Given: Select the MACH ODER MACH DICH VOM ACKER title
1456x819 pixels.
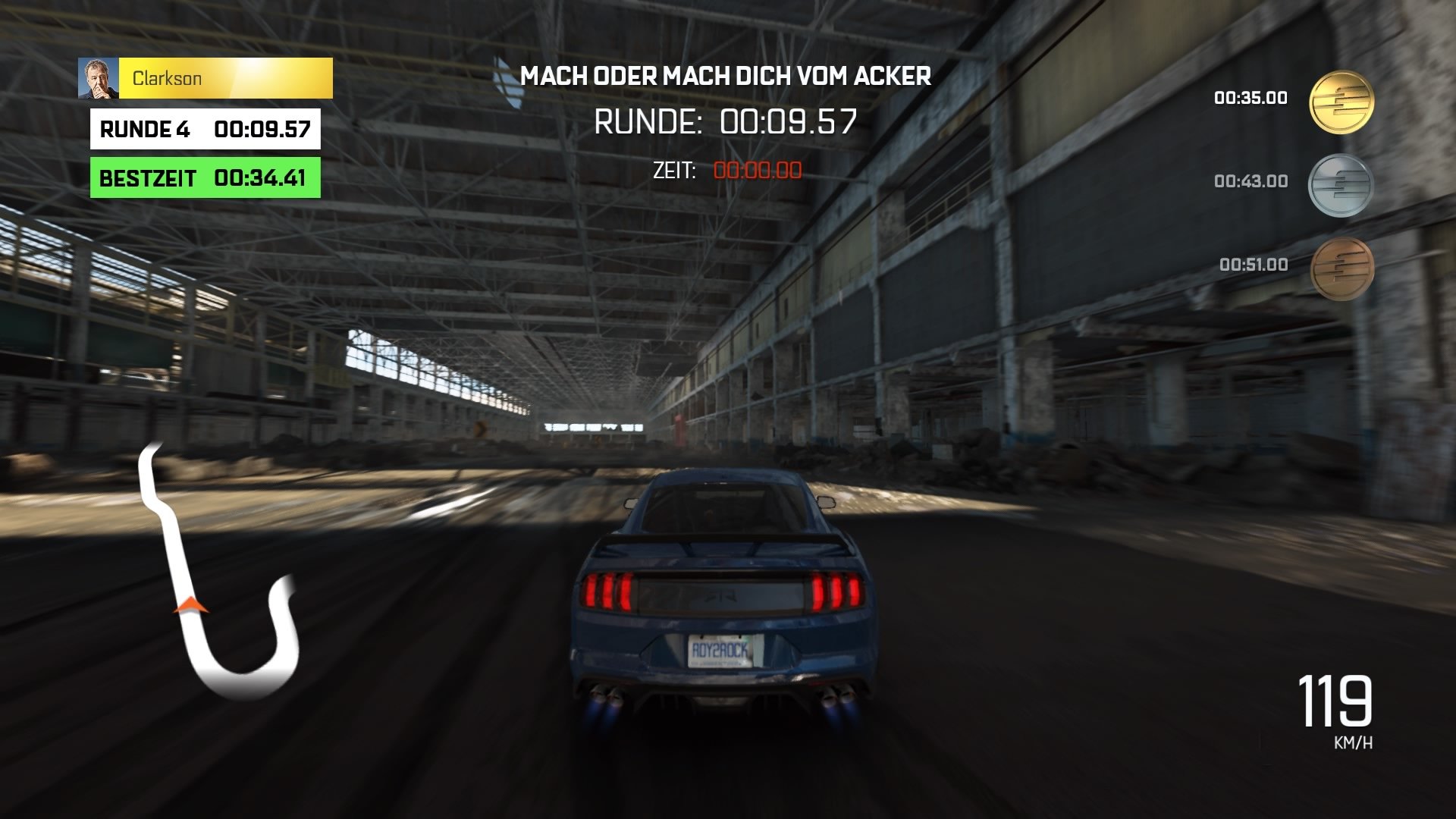Looking at the screenshot, I should (x=728, y=76).
